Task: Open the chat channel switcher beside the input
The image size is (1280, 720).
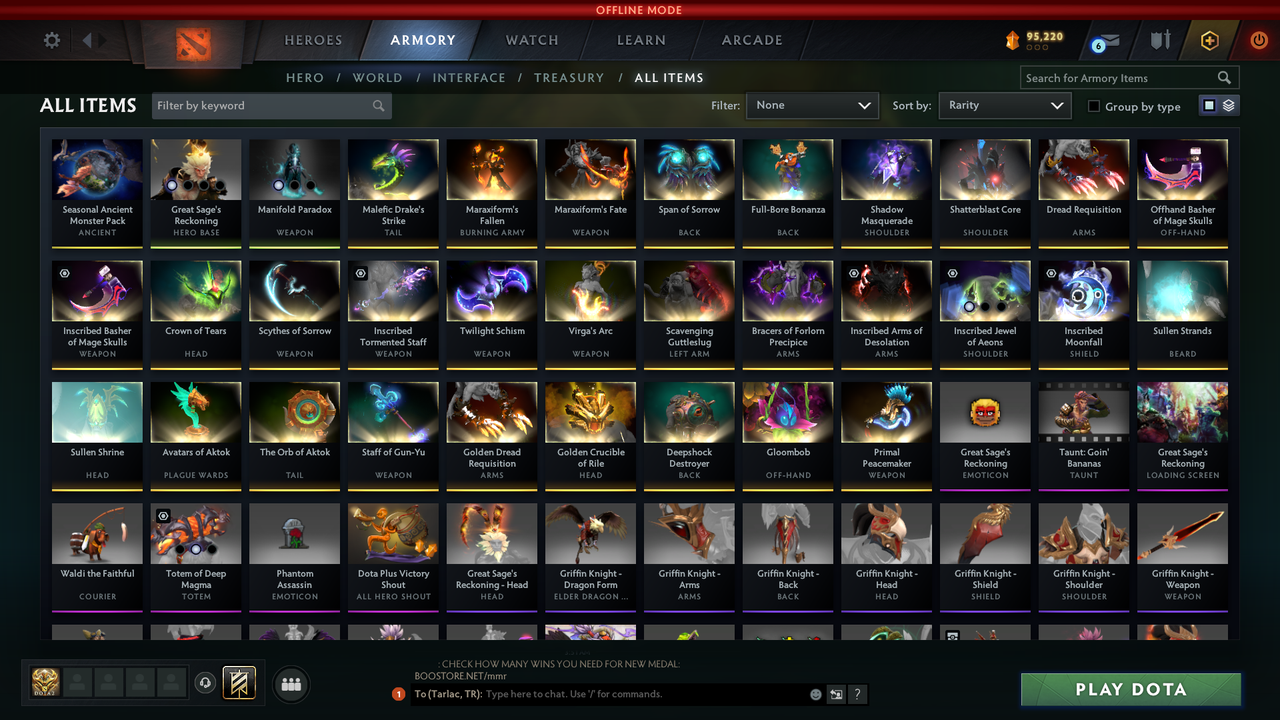Action: (x=836, y=694)
